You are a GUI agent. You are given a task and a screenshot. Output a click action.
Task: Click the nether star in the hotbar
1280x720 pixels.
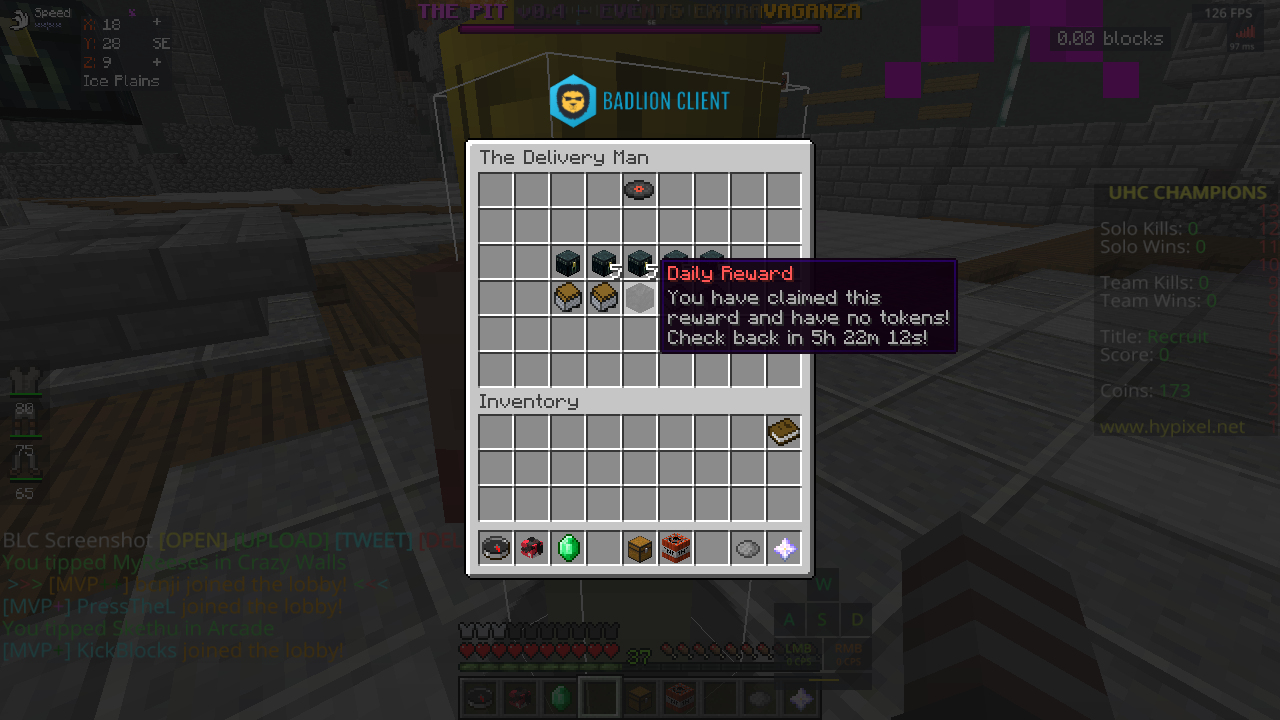[x=784, y=548]
